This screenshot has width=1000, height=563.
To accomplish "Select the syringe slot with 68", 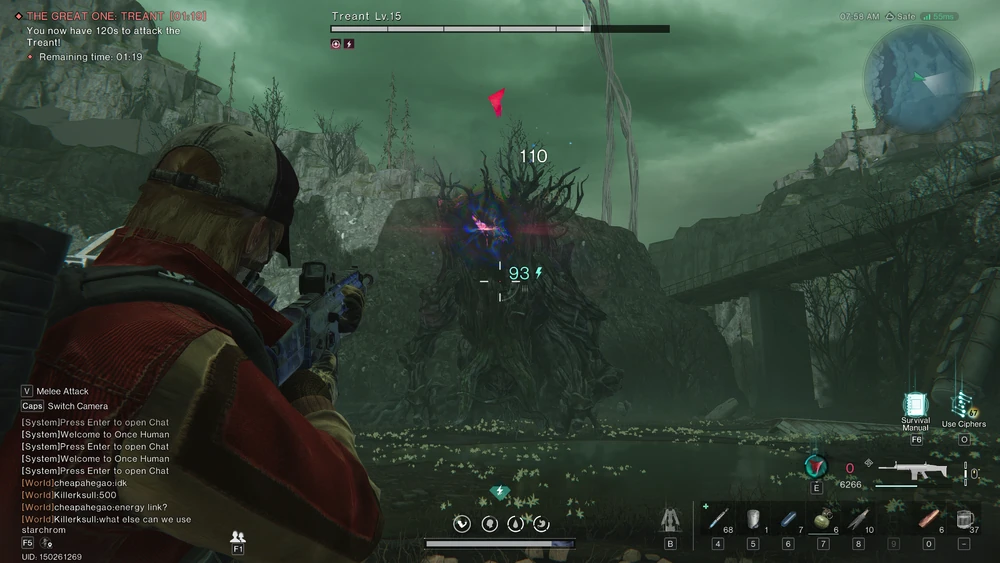I will [718, 519].
